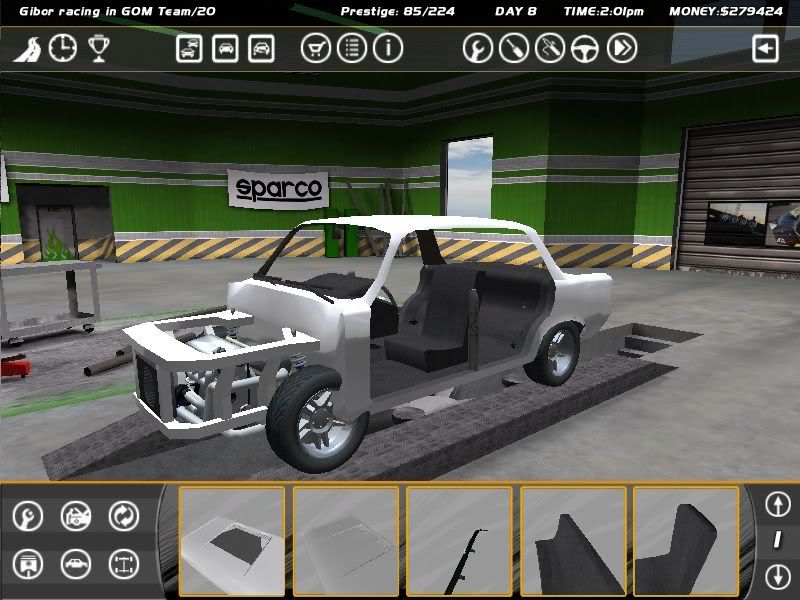
Task: Select the trophy icon
Action: (x=98, y=48)
